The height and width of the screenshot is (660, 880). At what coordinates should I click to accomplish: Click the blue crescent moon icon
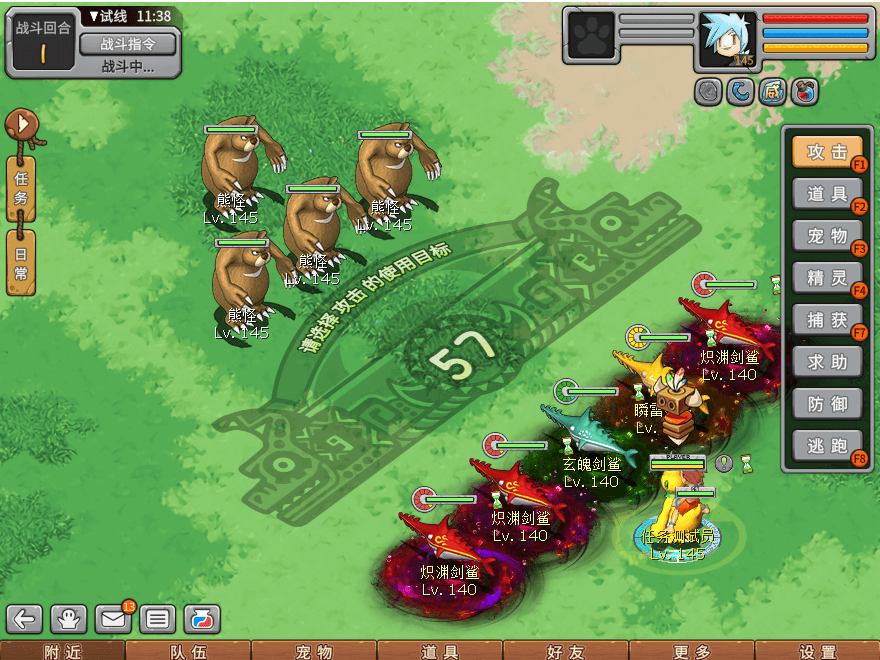pyautogui.click(x=741, y=92)
